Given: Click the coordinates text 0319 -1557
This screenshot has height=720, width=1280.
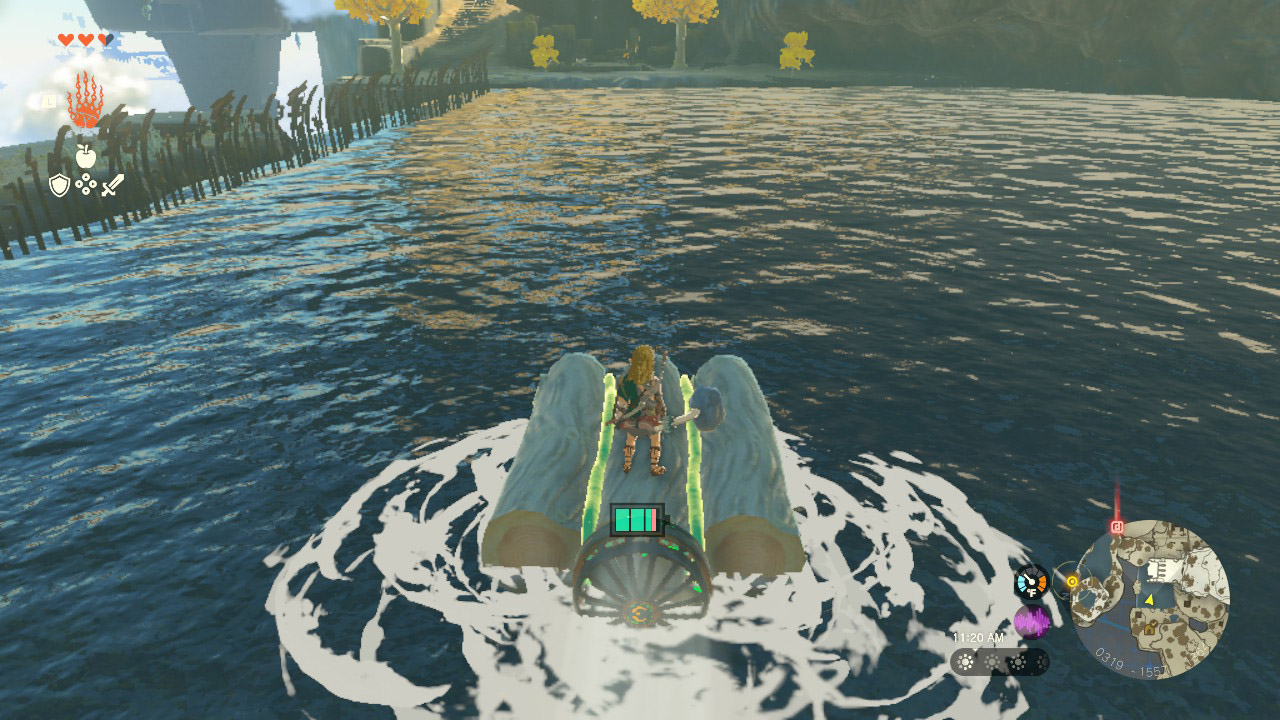Looking at the screenshot, I should click(x=1130, y=662).
